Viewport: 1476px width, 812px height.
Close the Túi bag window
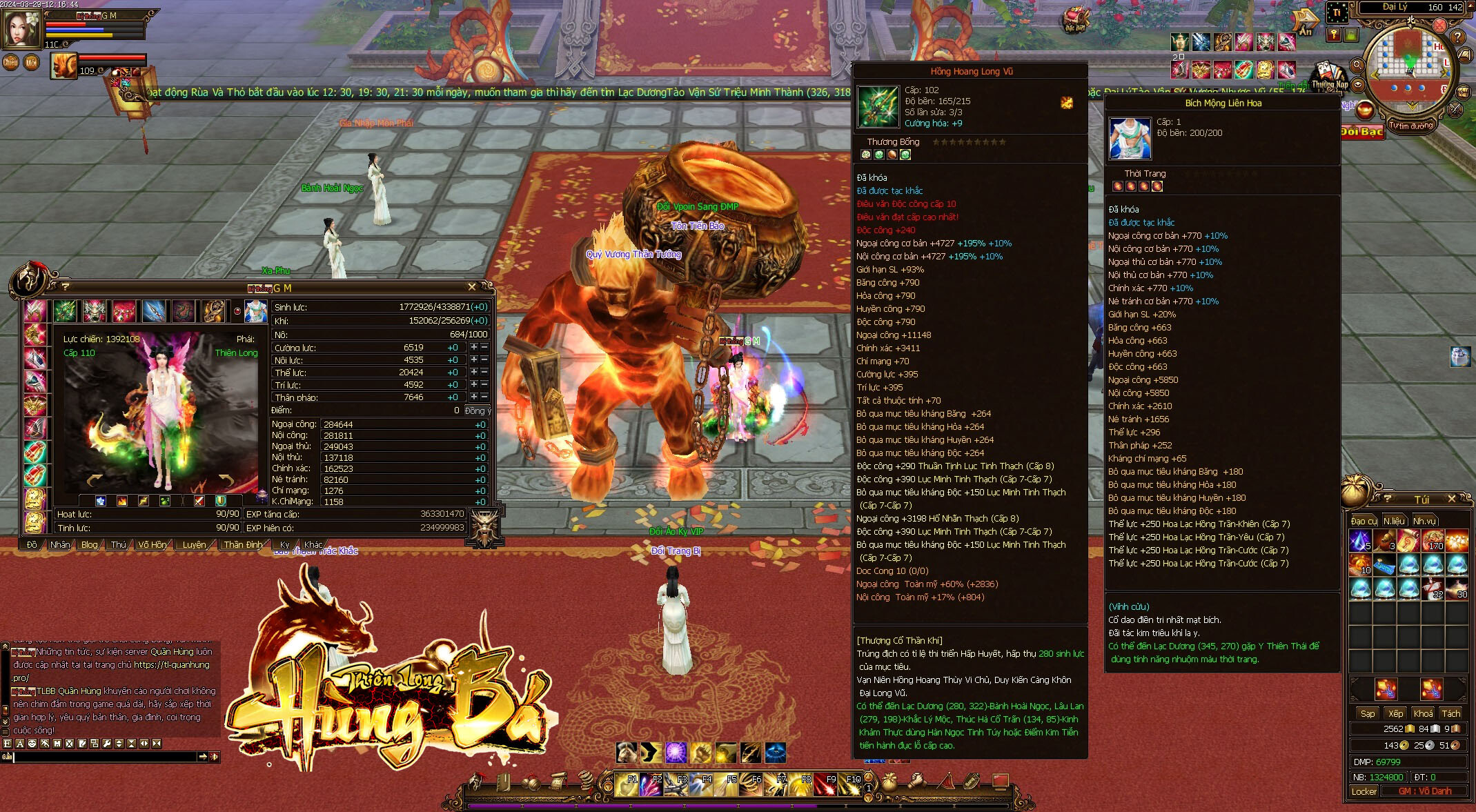coord(1452,499)
